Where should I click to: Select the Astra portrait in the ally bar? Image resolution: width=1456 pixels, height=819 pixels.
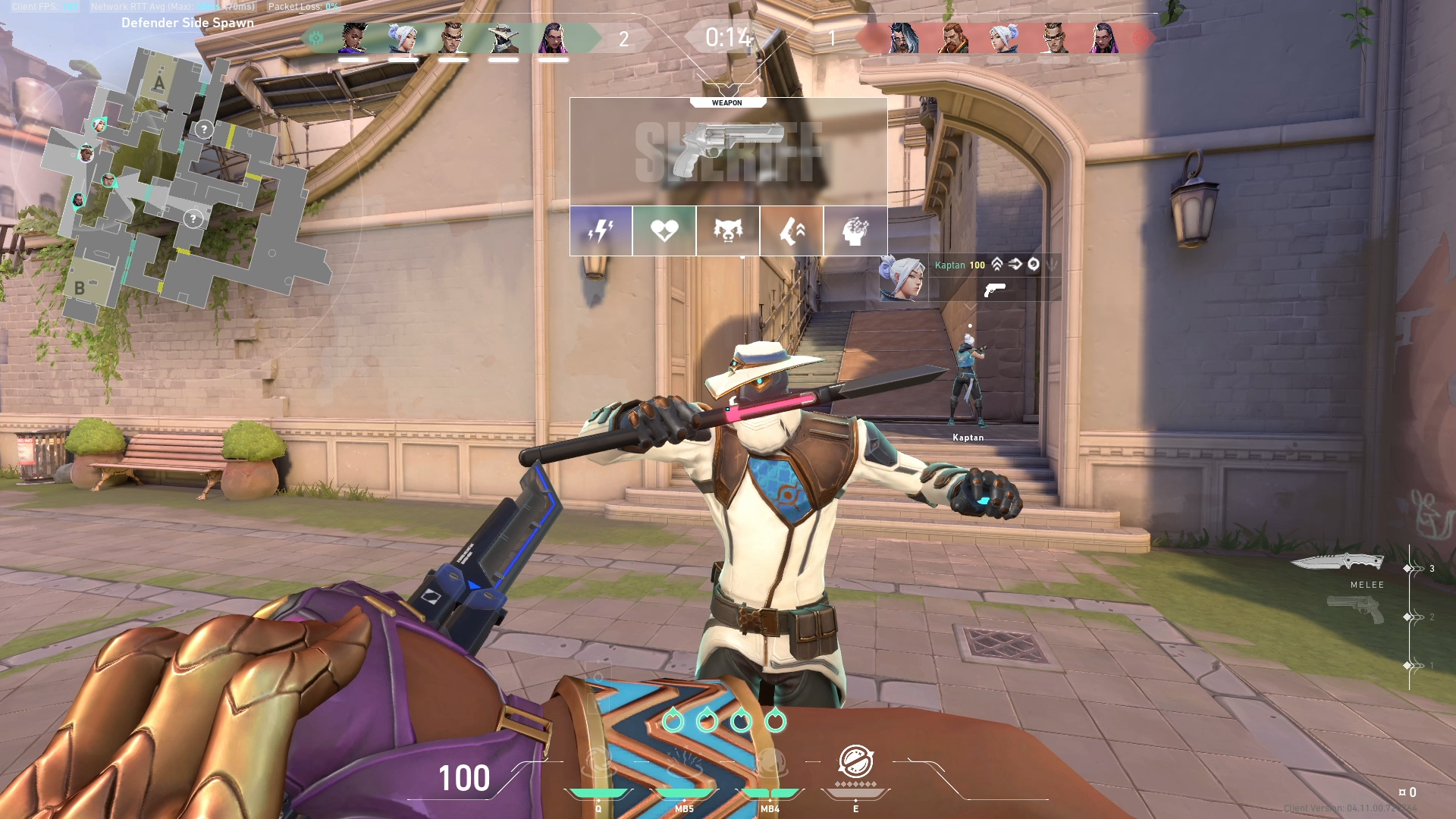(353, 38)
